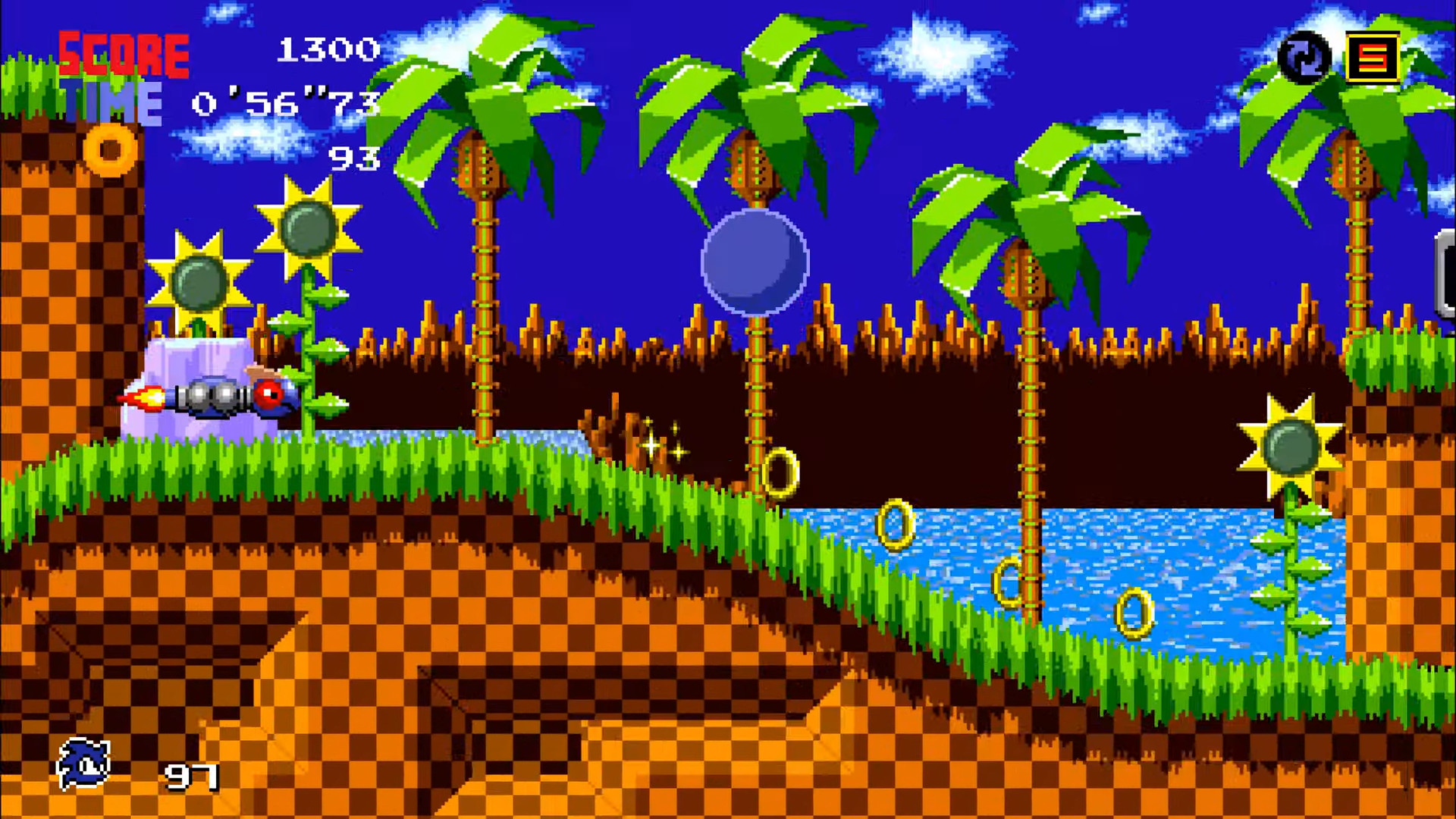This screenshot has height=819, width=1456.
Task: Select the red SCORE label
Action: coord(124,53)
